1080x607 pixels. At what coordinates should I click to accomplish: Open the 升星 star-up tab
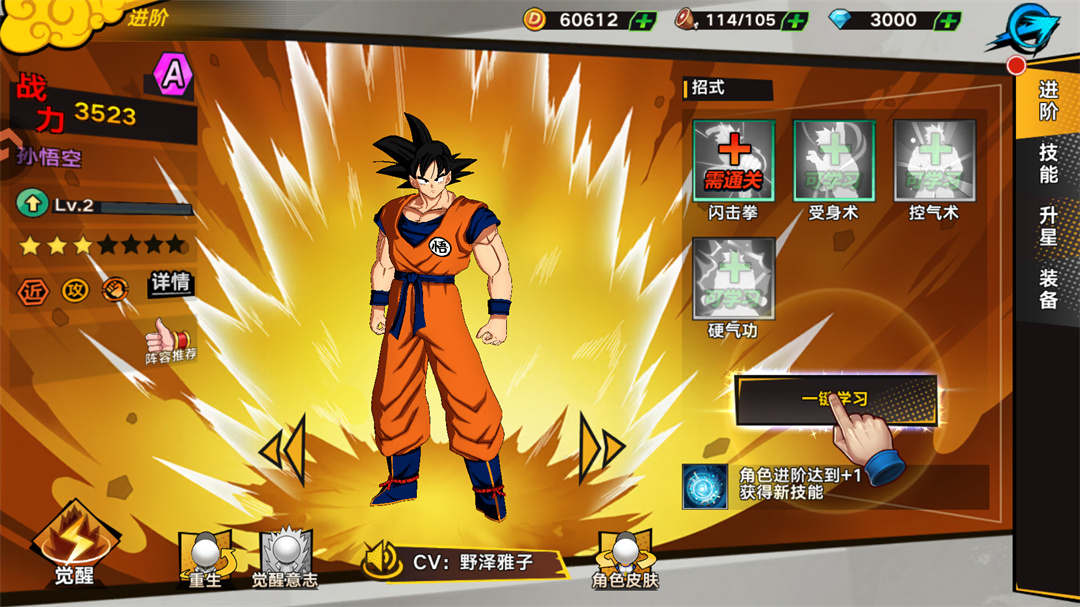pos(1048,227)
